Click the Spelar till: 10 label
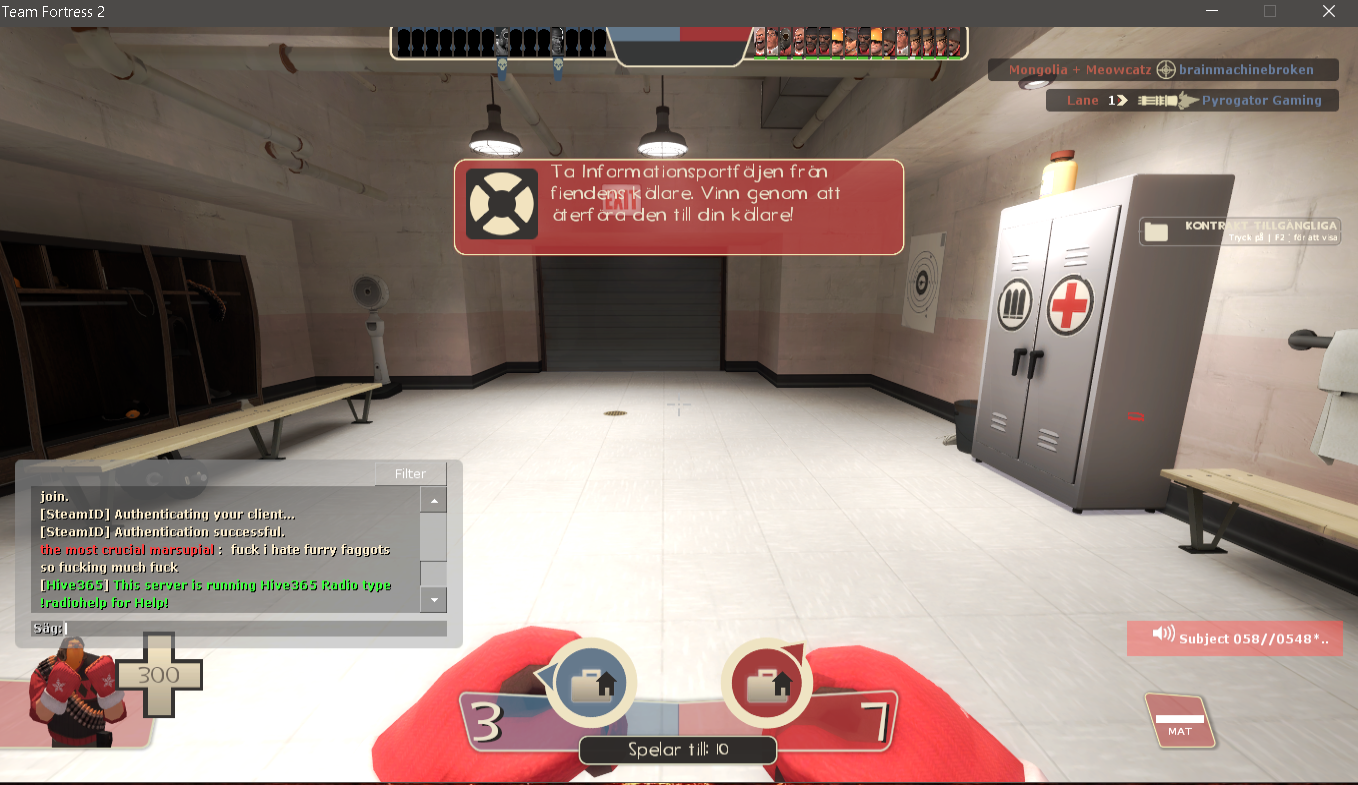This screenshot has height=785, width=1358. (x=677, y=749)
